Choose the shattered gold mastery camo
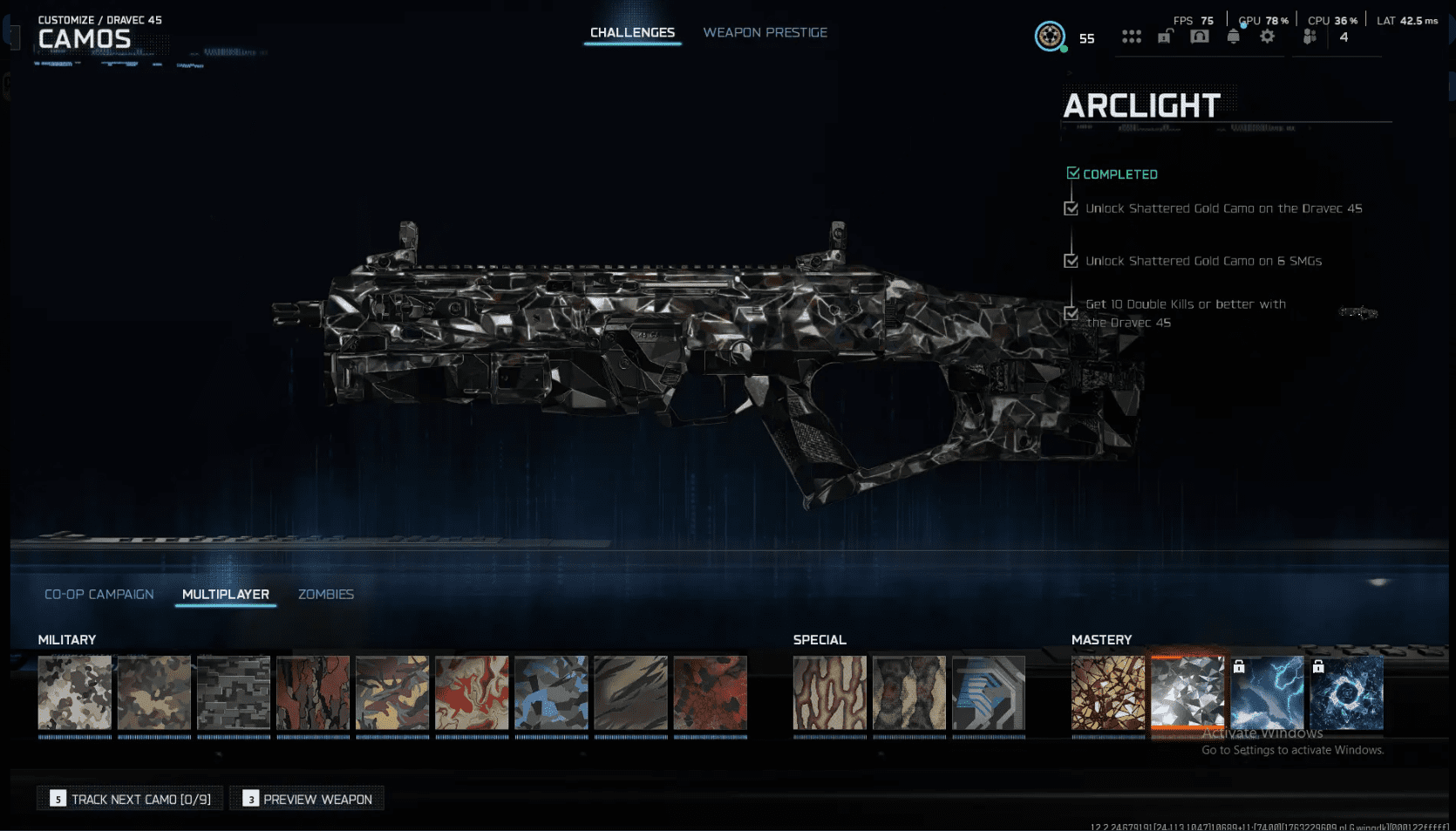The image size is (1456, 831). tap(1108, 693)
